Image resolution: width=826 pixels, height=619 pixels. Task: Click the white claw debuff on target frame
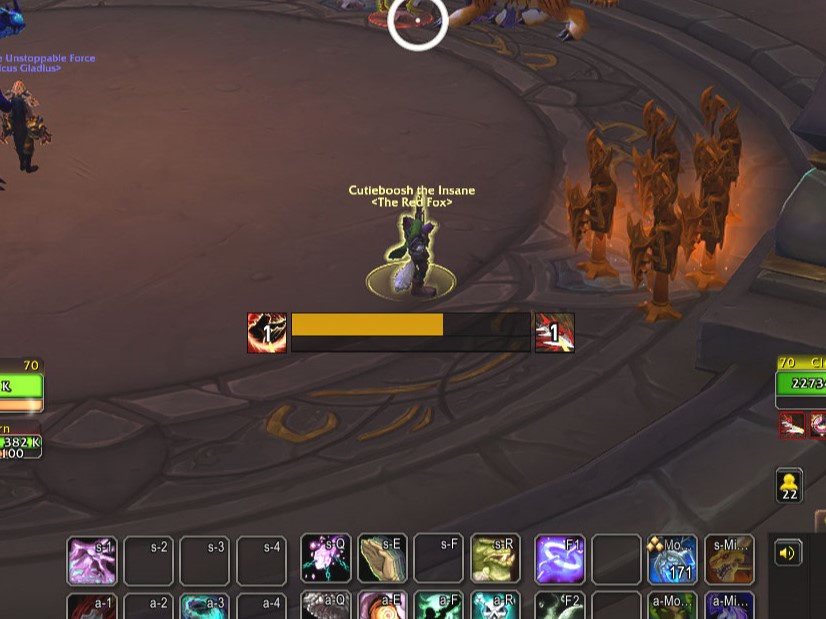[792, 425]
